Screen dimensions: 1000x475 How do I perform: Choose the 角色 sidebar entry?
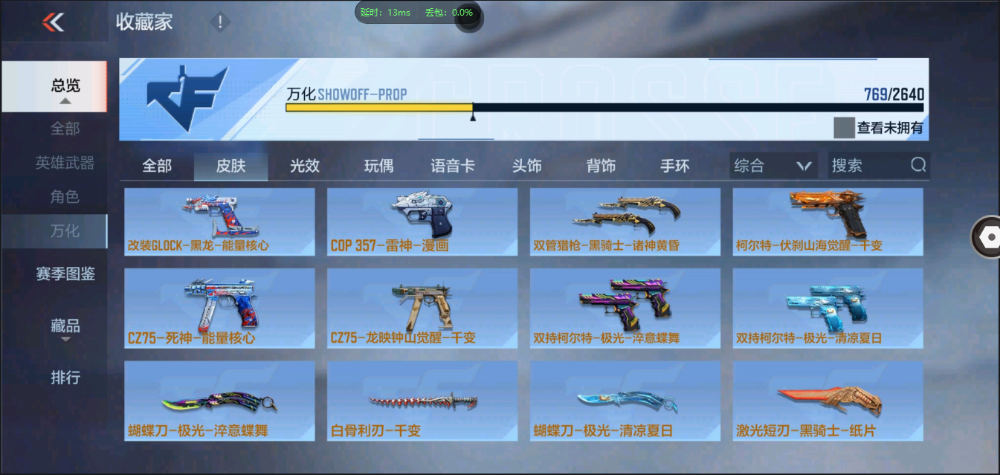65,197
